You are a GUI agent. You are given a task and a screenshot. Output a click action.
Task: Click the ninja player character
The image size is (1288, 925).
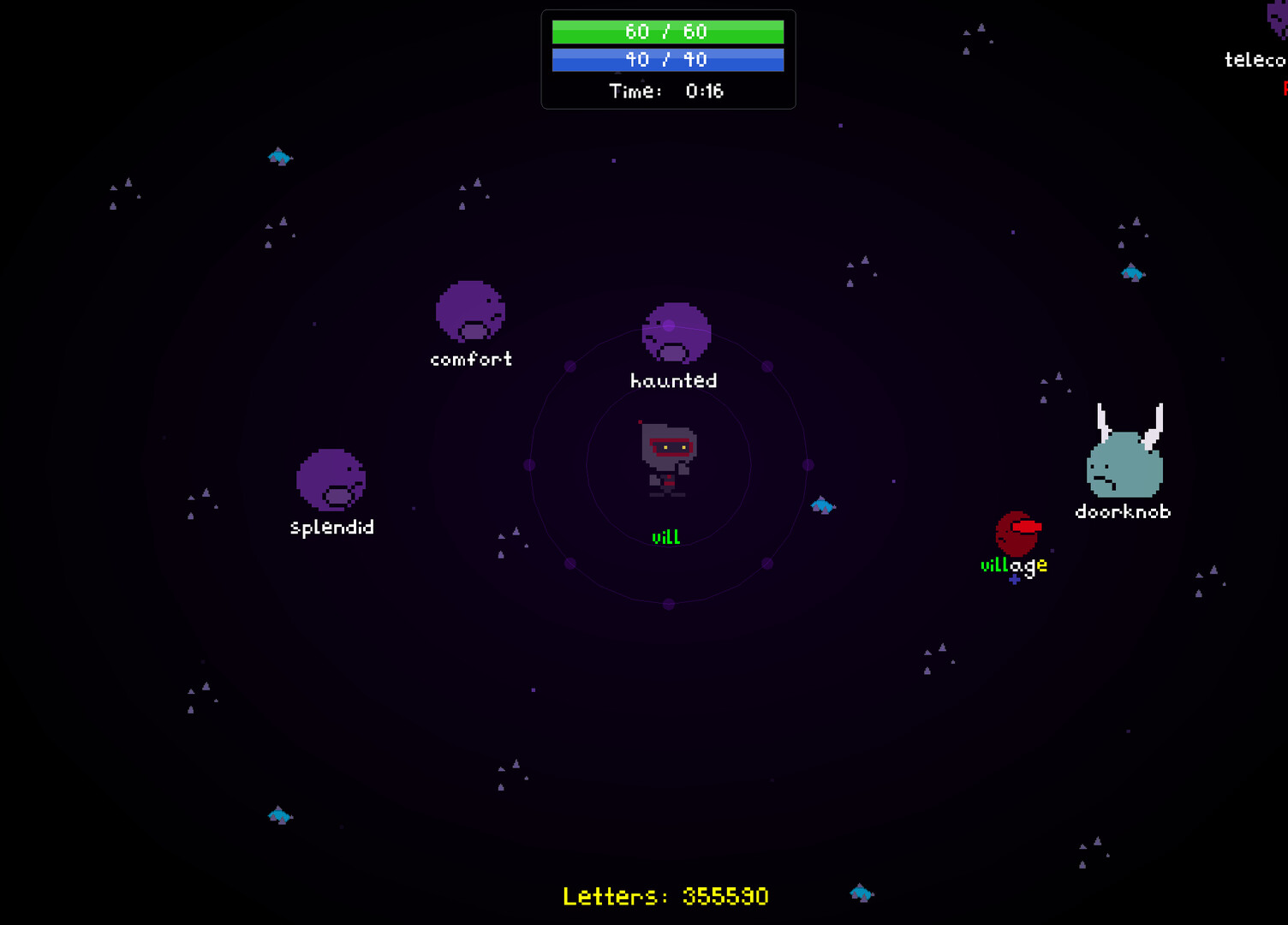click(670, 458)
